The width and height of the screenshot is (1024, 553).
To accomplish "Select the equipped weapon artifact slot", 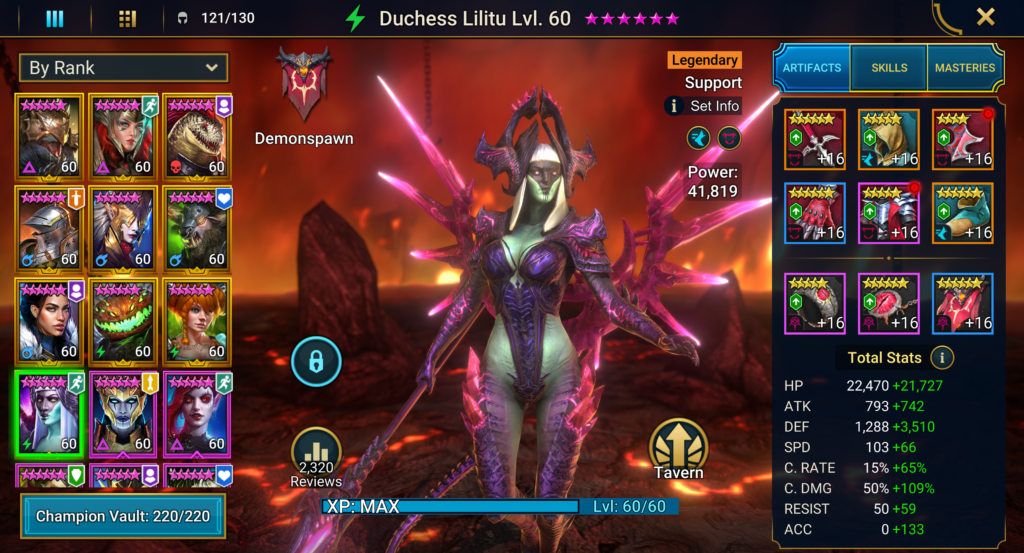I will point(814,139).
